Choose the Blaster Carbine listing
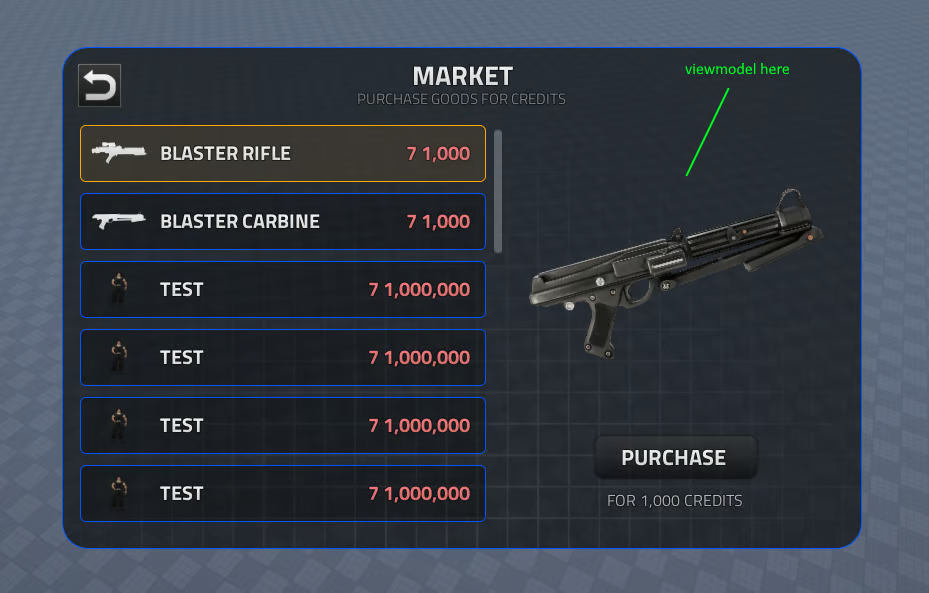Viewport: 929px width, 593px height. point(283,221)
